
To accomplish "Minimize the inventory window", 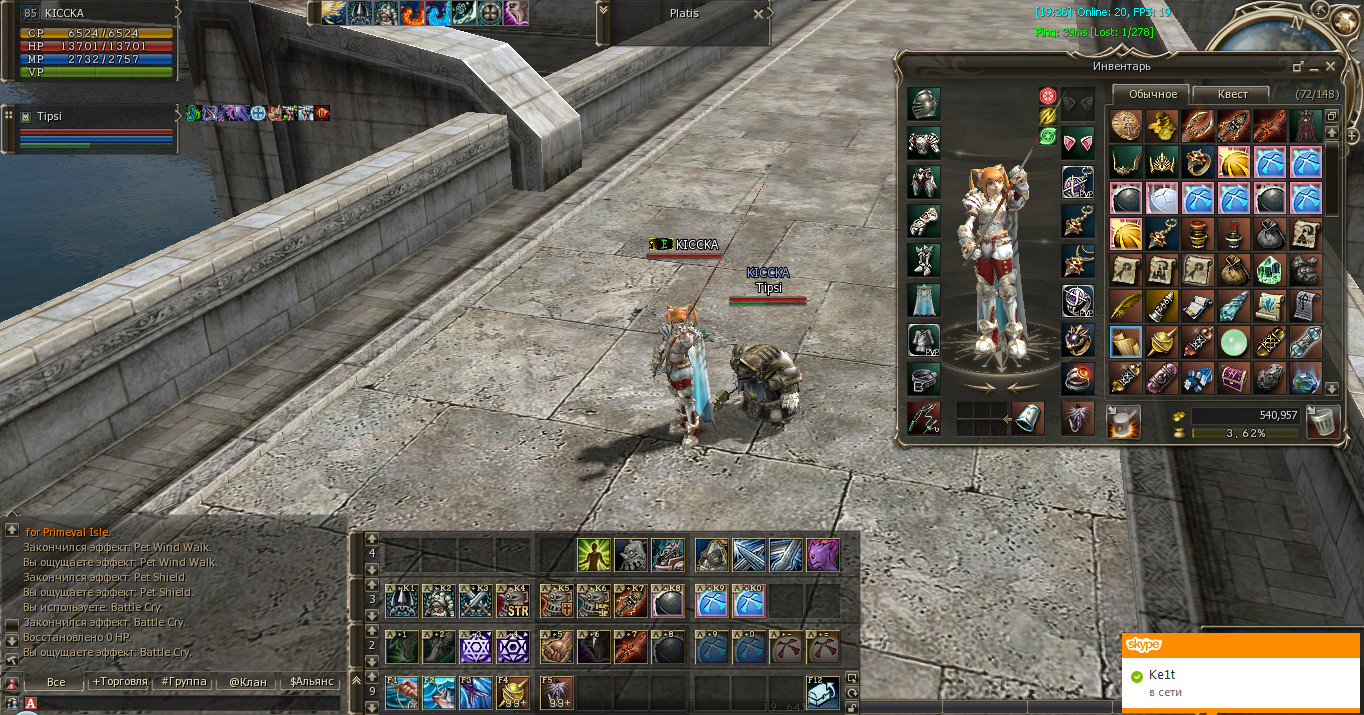I will coord(1298,66).
